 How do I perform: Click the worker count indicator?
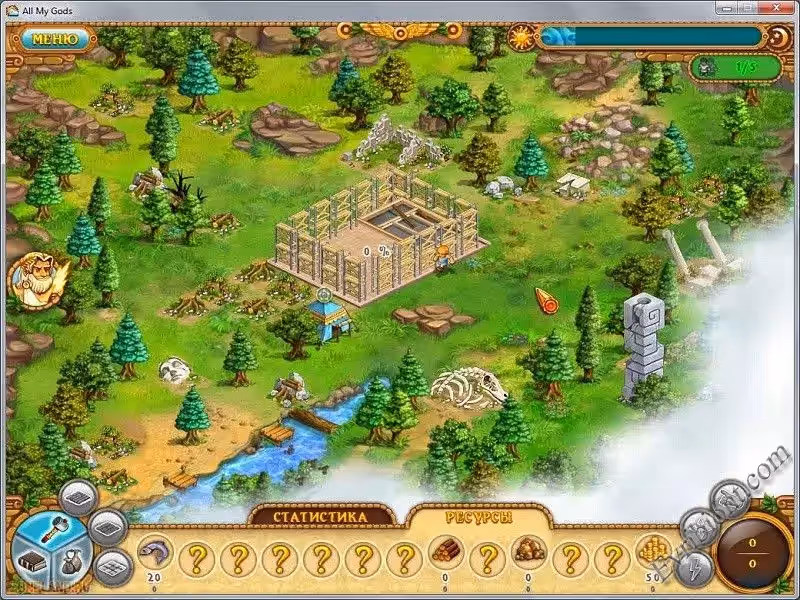point(727,67)
